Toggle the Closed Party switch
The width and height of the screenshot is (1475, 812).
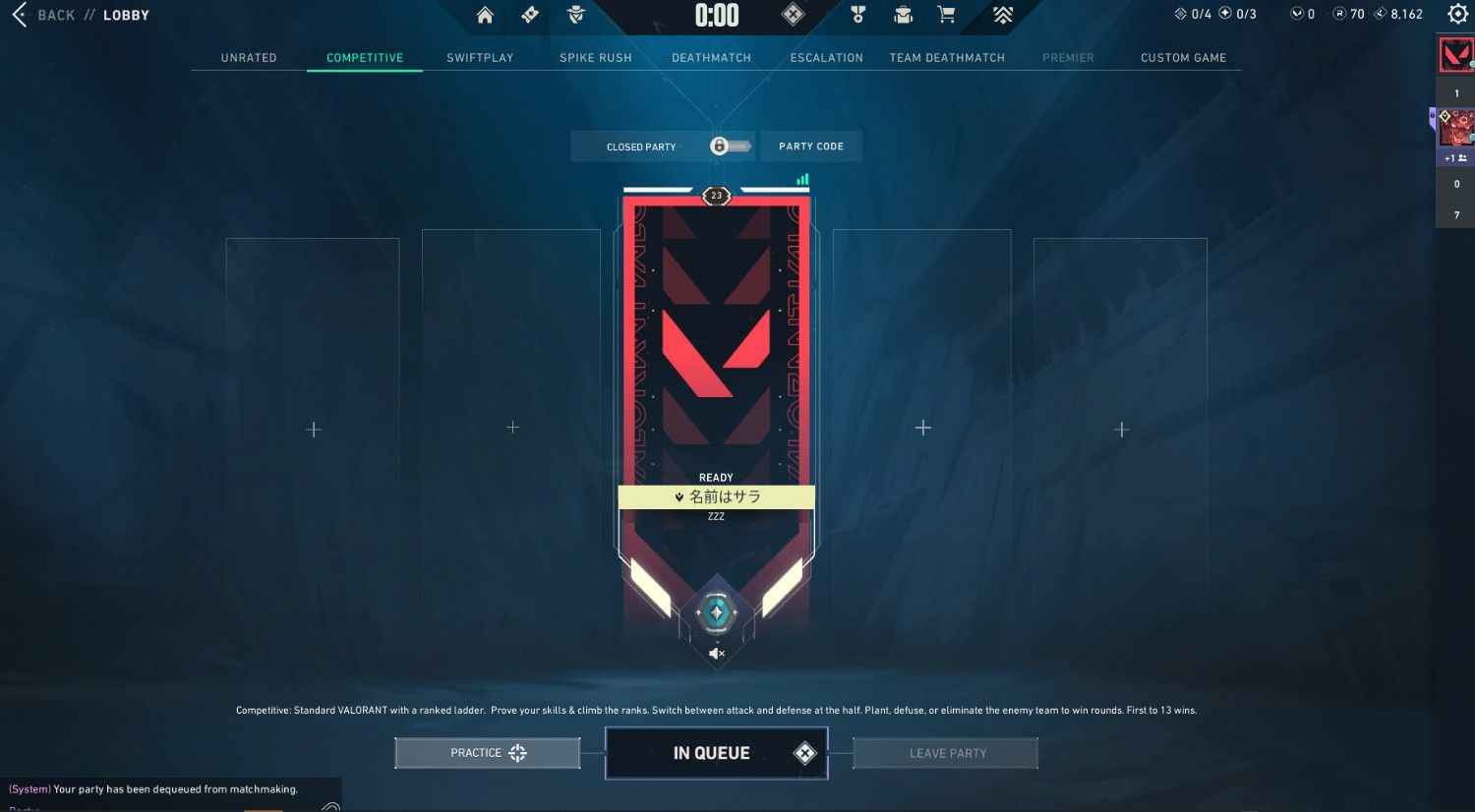tap(729, 145)
